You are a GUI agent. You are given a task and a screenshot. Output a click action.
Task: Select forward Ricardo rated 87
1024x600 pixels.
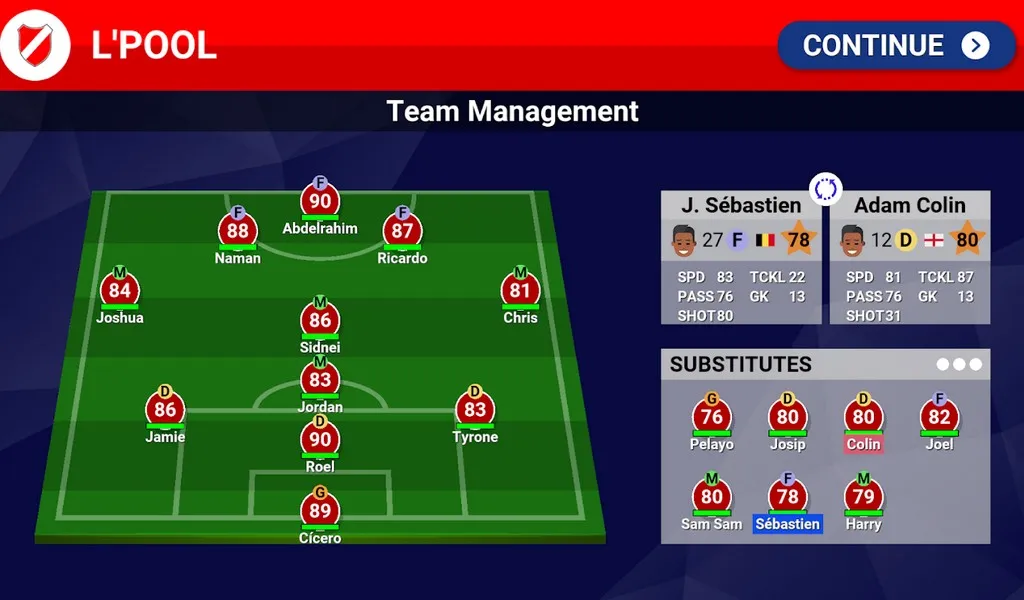point(402,231)
